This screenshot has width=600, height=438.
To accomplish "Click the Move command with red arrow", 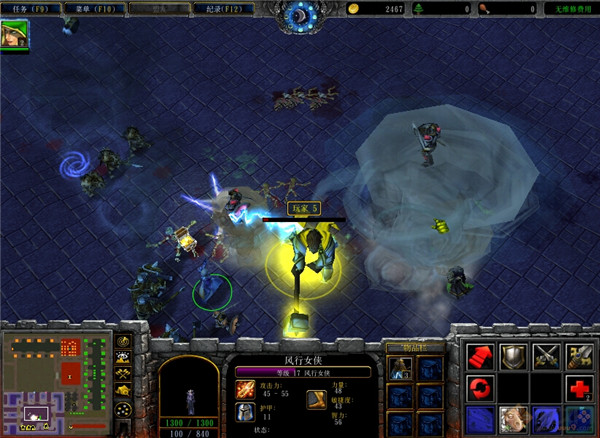I will coord(480,355).
